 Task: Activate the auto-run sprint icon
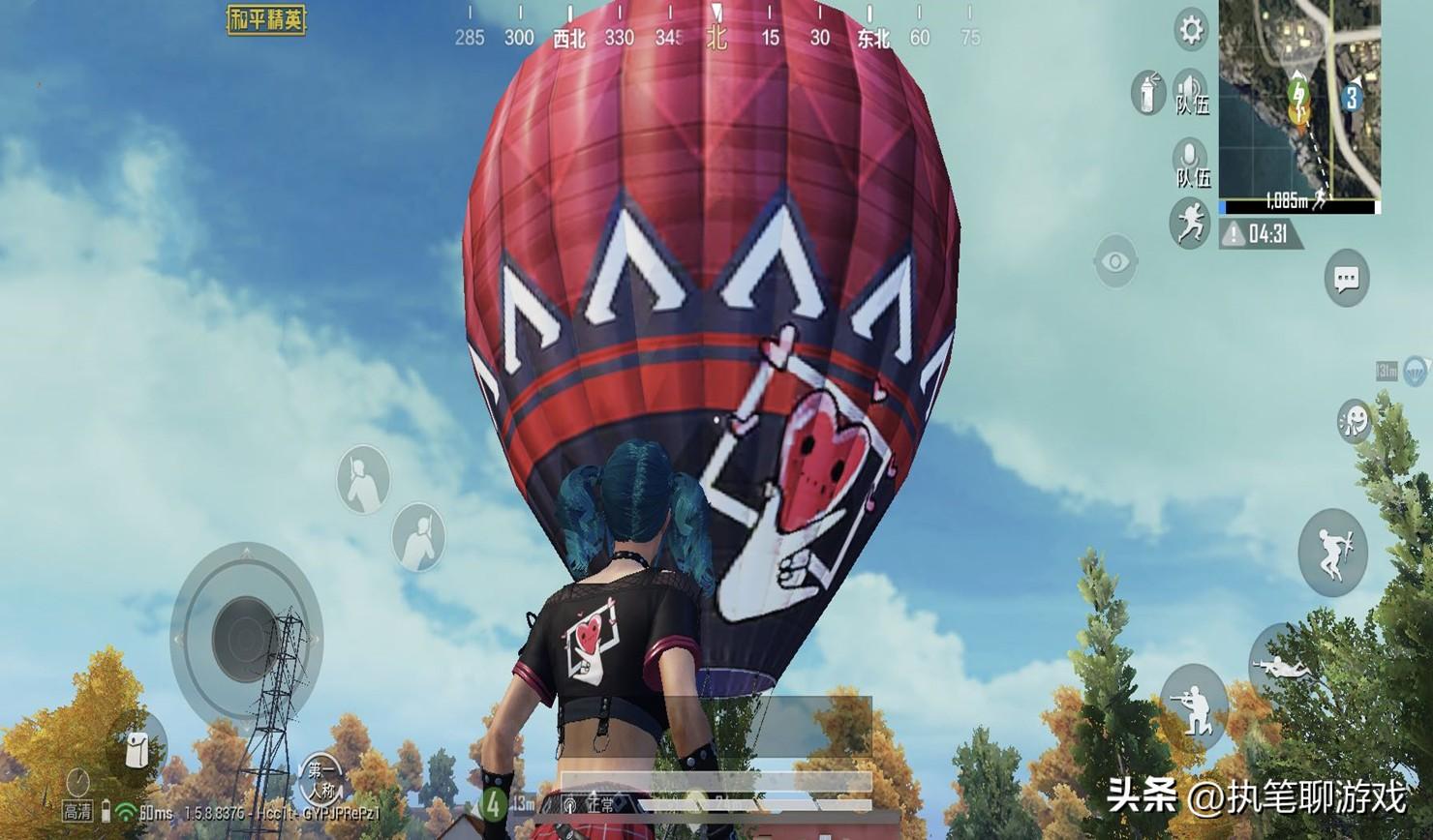[1189, 221]
